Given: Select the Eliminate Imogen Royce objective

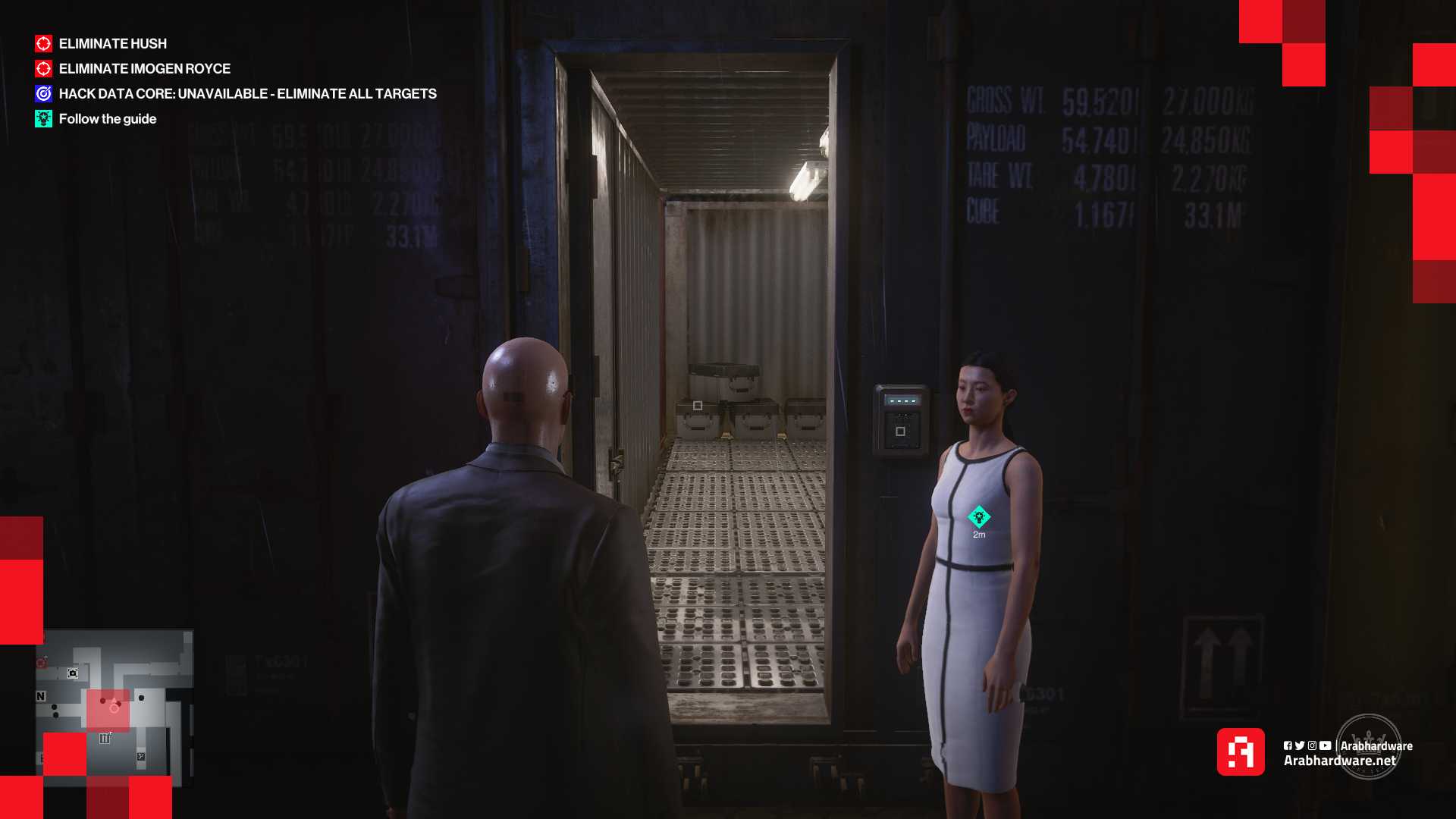Looking at the screenshot, I should point(144,69).
